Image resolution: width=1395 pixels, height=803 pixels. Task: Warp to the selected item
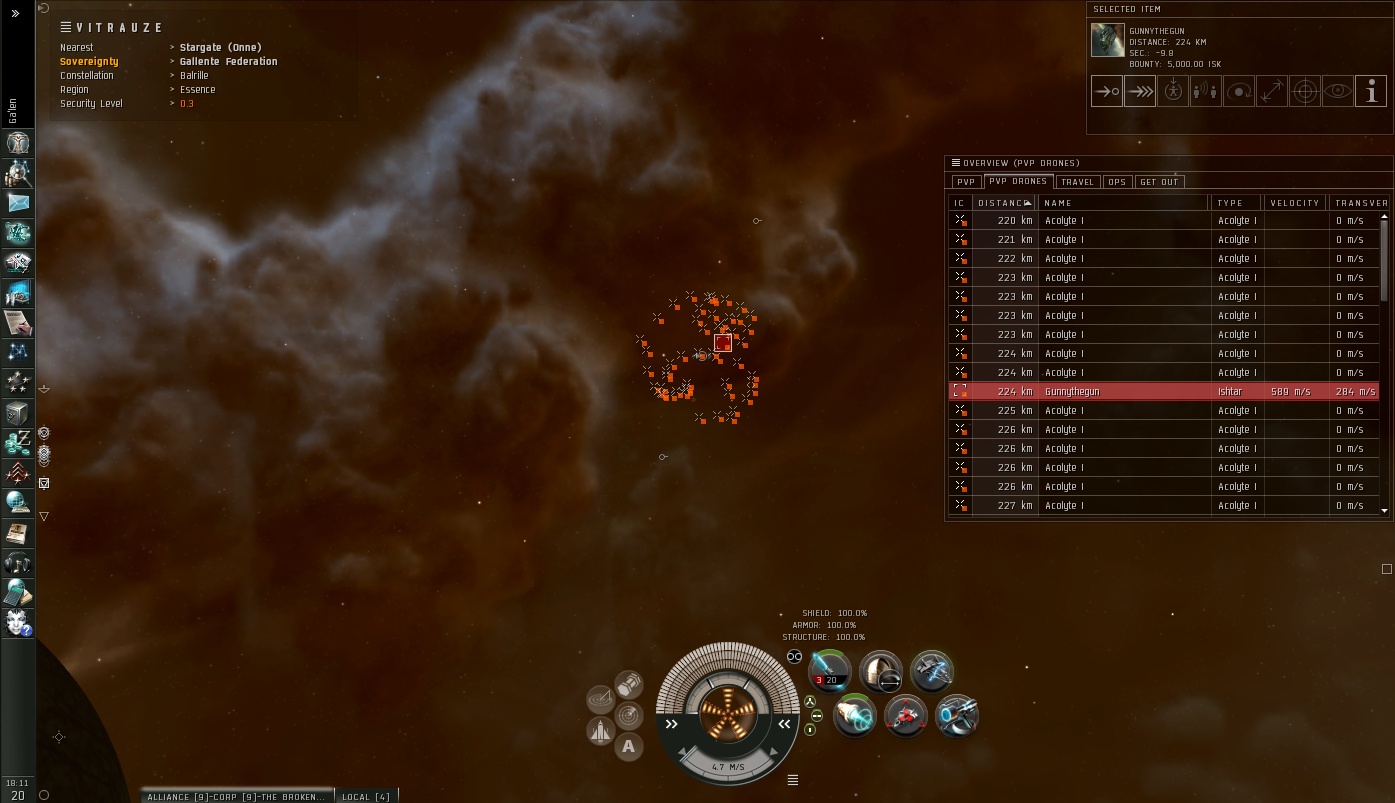point(1139,92)
